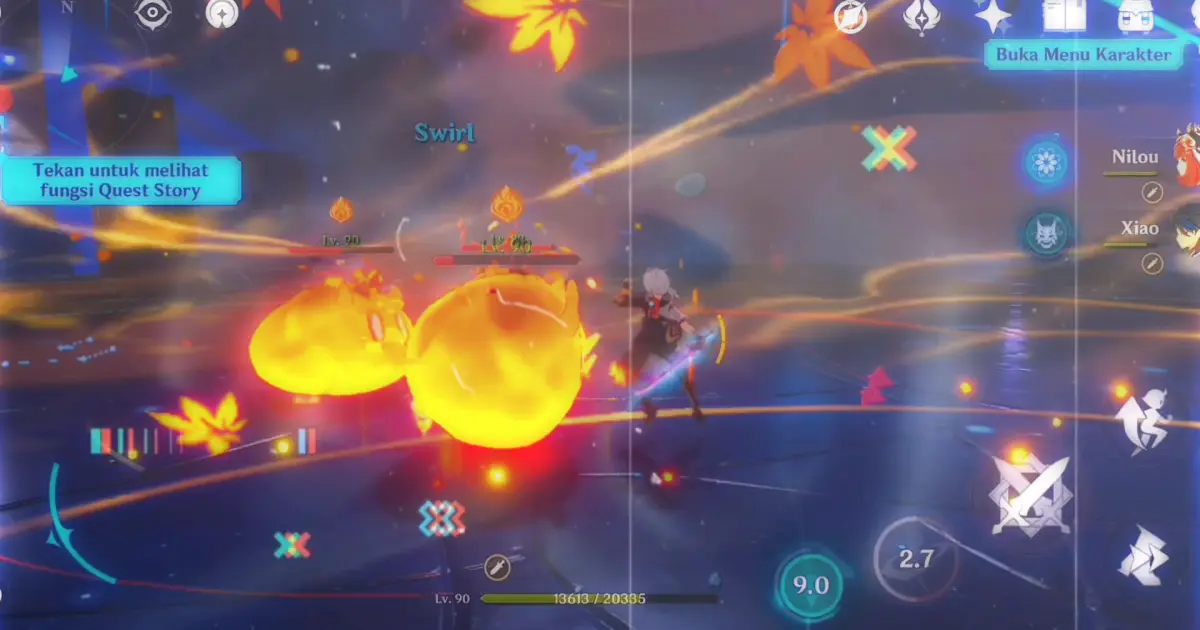Image resolution: width=1200 pixels, height=630 pixels.
Task: Activate the elemental burst showing 9.0 cooldown
Action: [x=810, y=585]
